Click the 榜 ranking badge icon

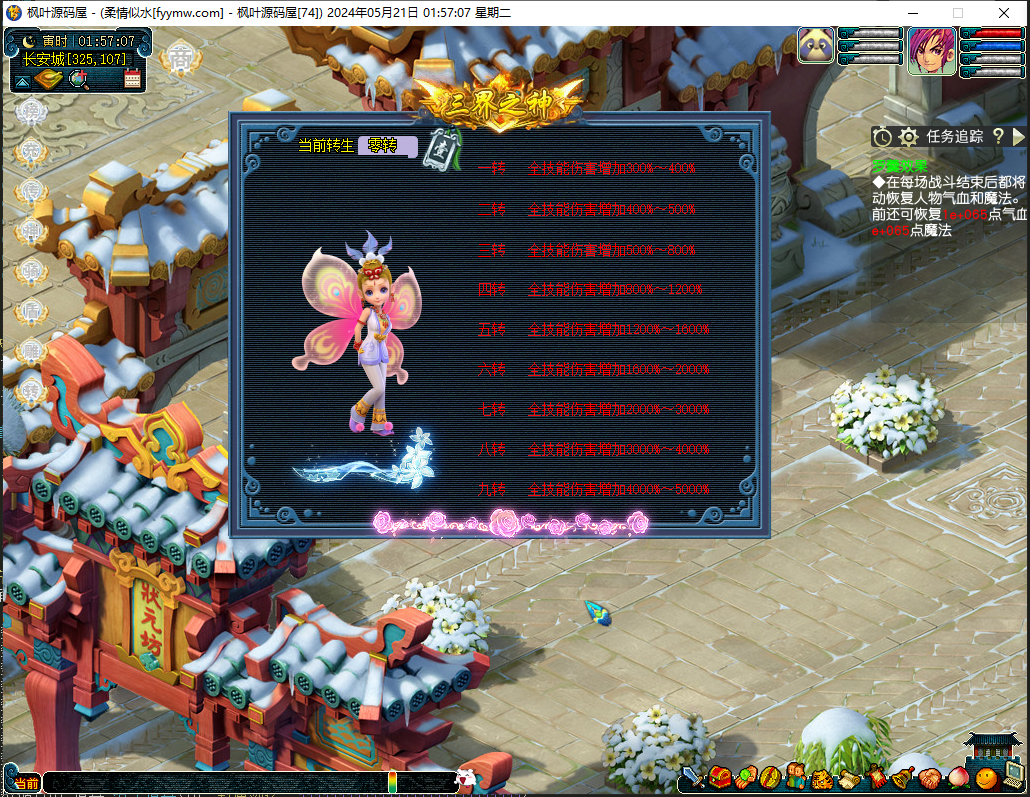pyautogui.click(x=32, y=111)
